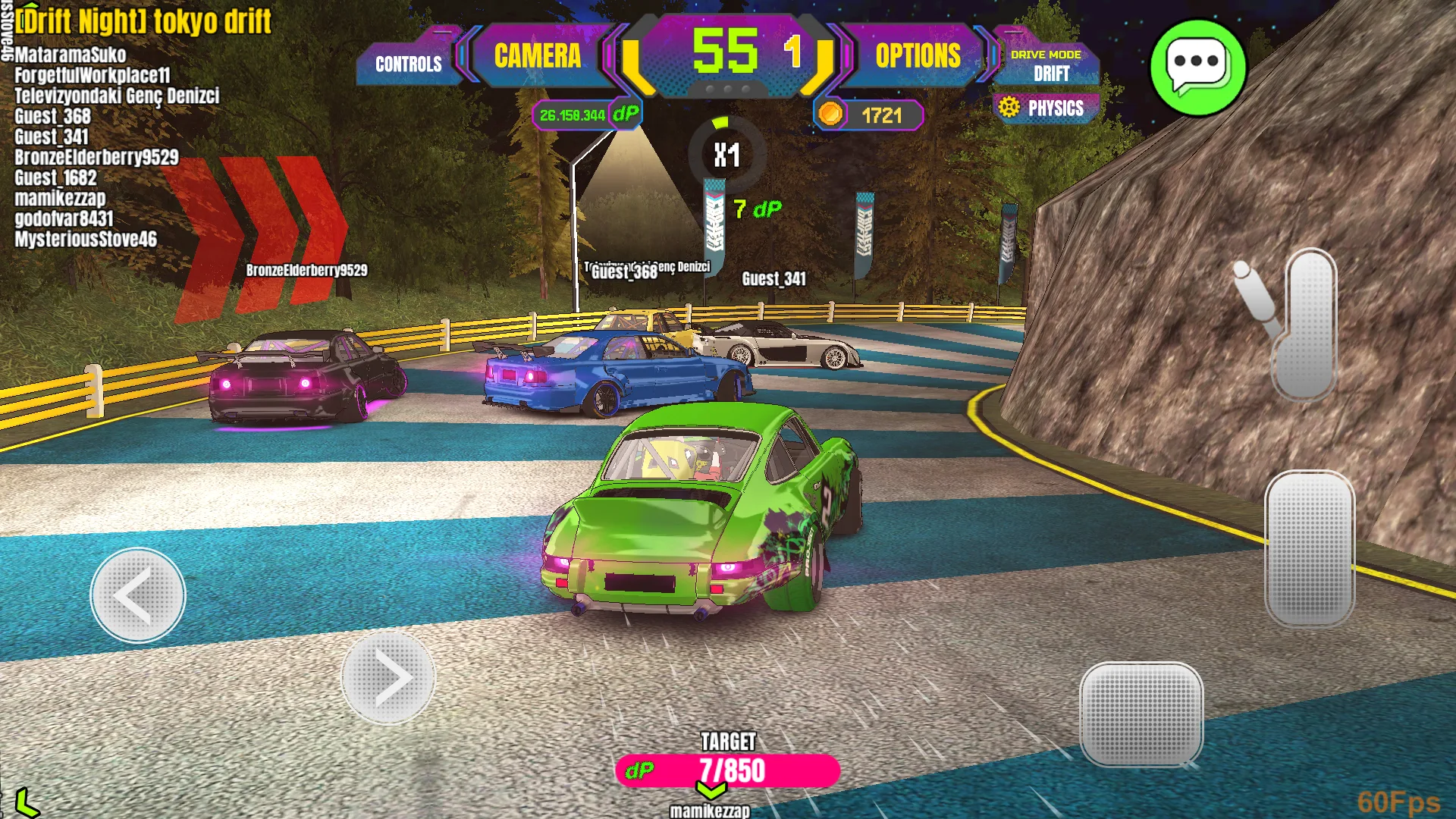Click the coin balance counter

coord(869,115)
